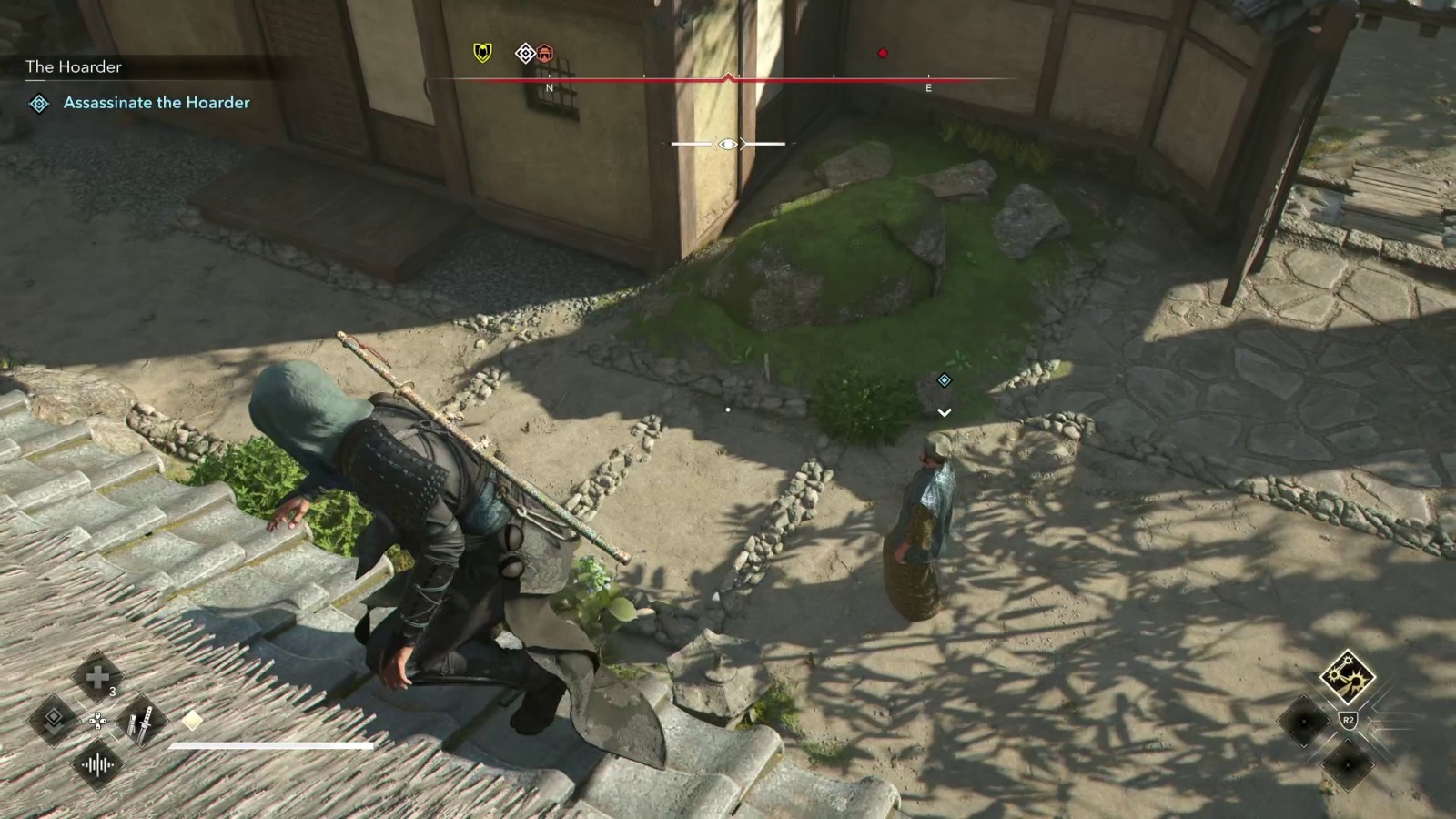
Task: Expand the chevron under the objective marker
Action: coord(944,411)
